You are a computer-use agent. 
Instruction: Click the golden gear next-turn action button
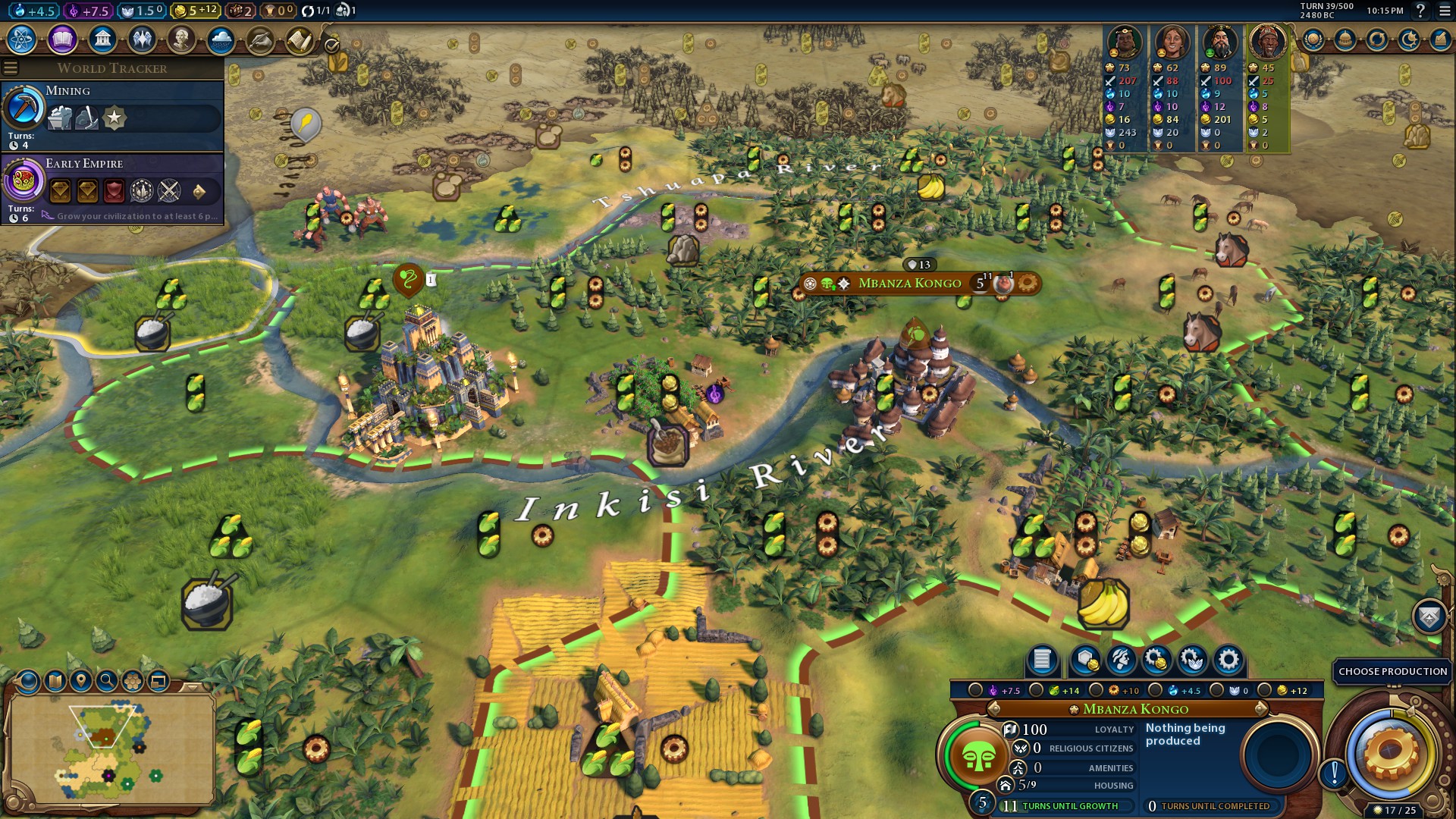tap(1391, 752)
